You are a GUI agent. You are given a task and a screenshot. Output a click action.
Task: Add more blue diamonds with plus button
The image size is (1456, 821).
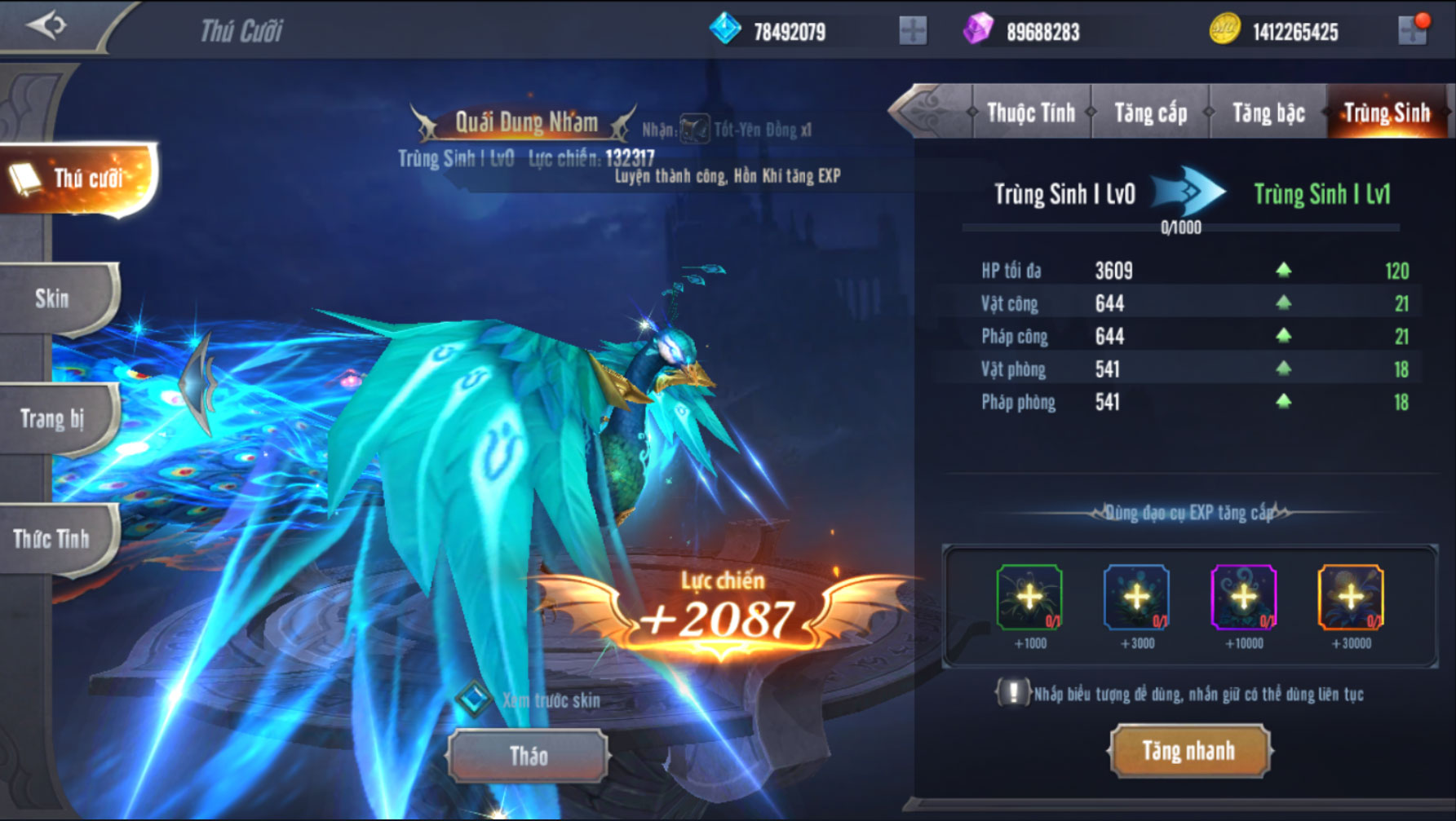(x=913, y=32)
